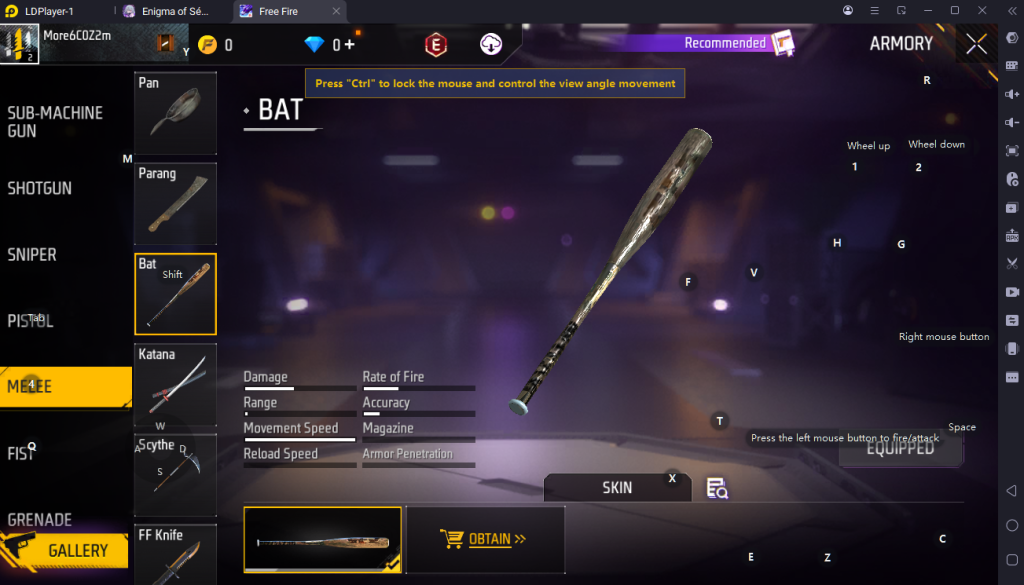Show the Pistol weapons list
This screenshot has height=585, width=1024.
tap(31, 321)
